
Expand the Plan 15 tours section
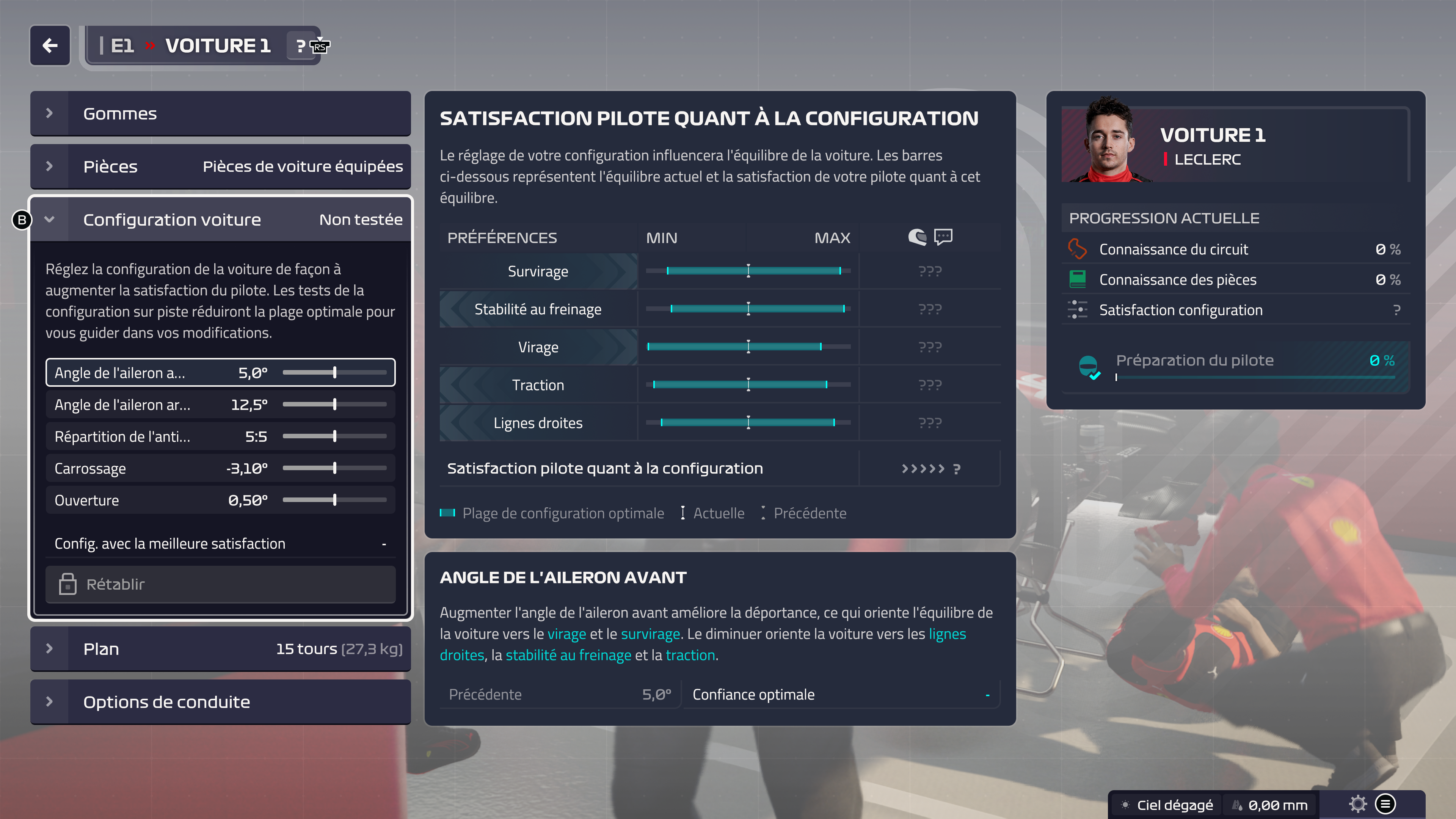pos(220,649)
